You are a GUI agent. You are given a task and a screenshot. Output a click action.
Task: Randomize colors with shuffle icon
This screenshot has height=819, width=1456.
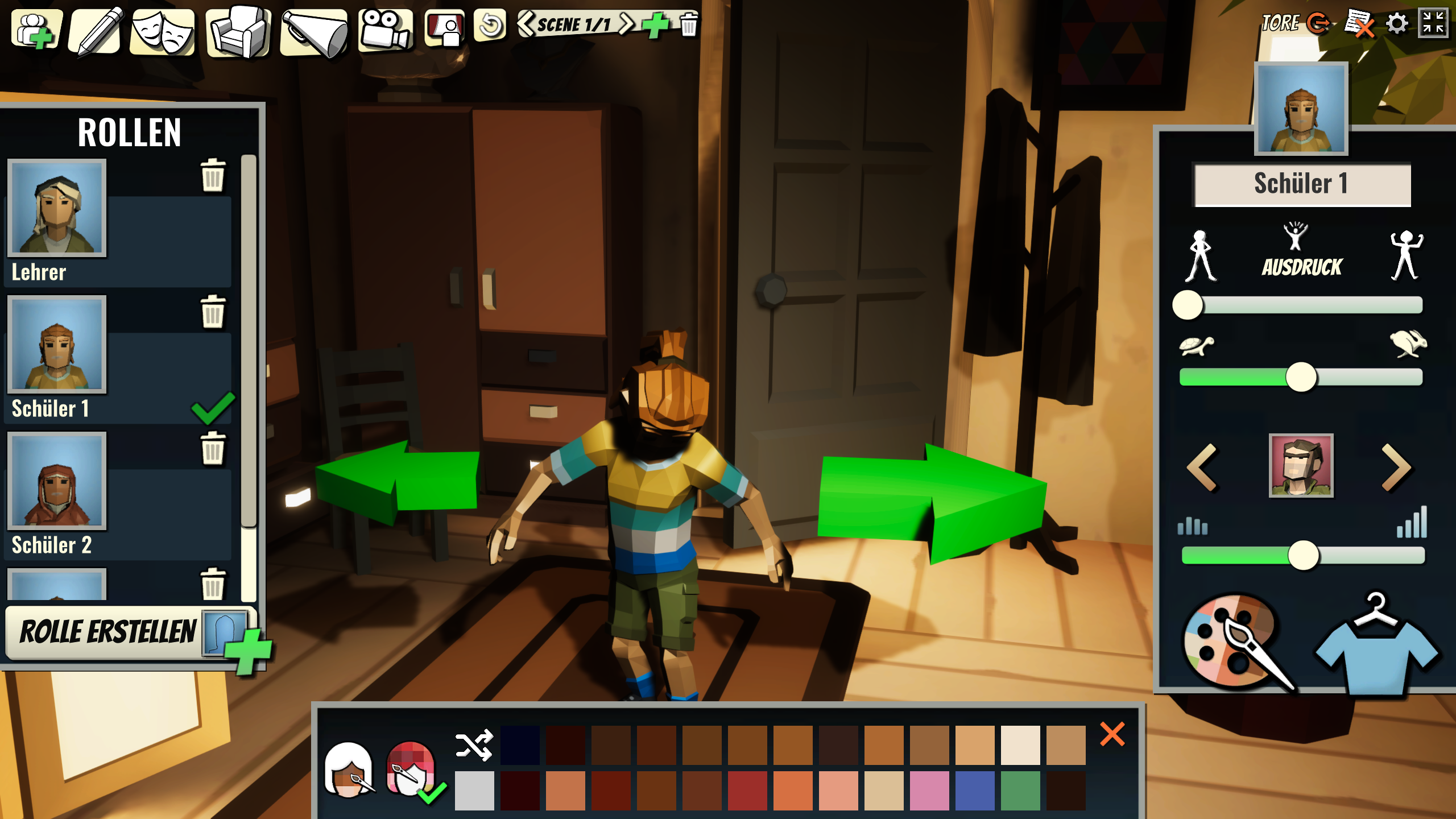point(474,744)
